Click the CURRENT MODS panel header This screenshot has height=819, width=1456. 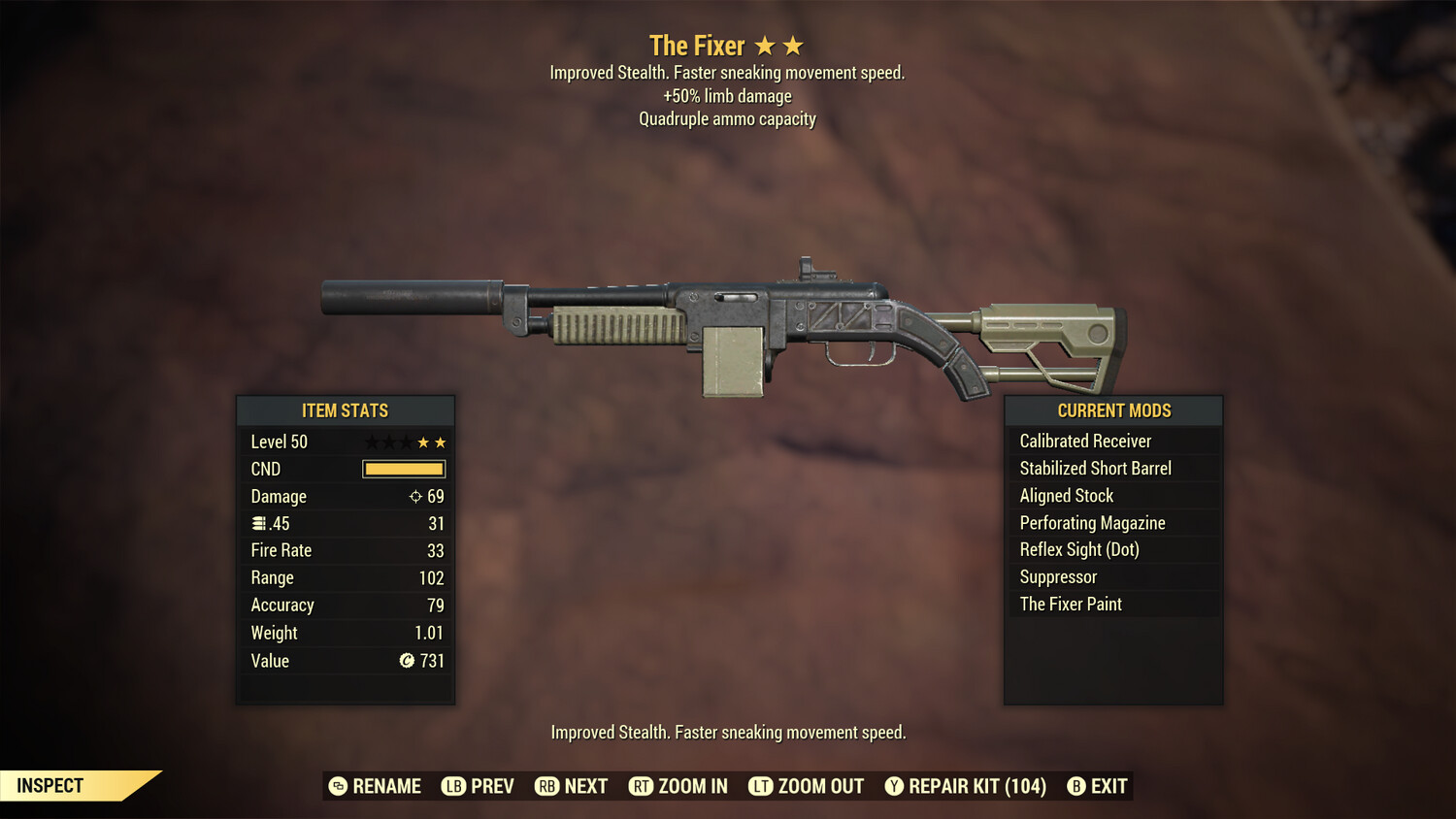tap(1112, 410)
